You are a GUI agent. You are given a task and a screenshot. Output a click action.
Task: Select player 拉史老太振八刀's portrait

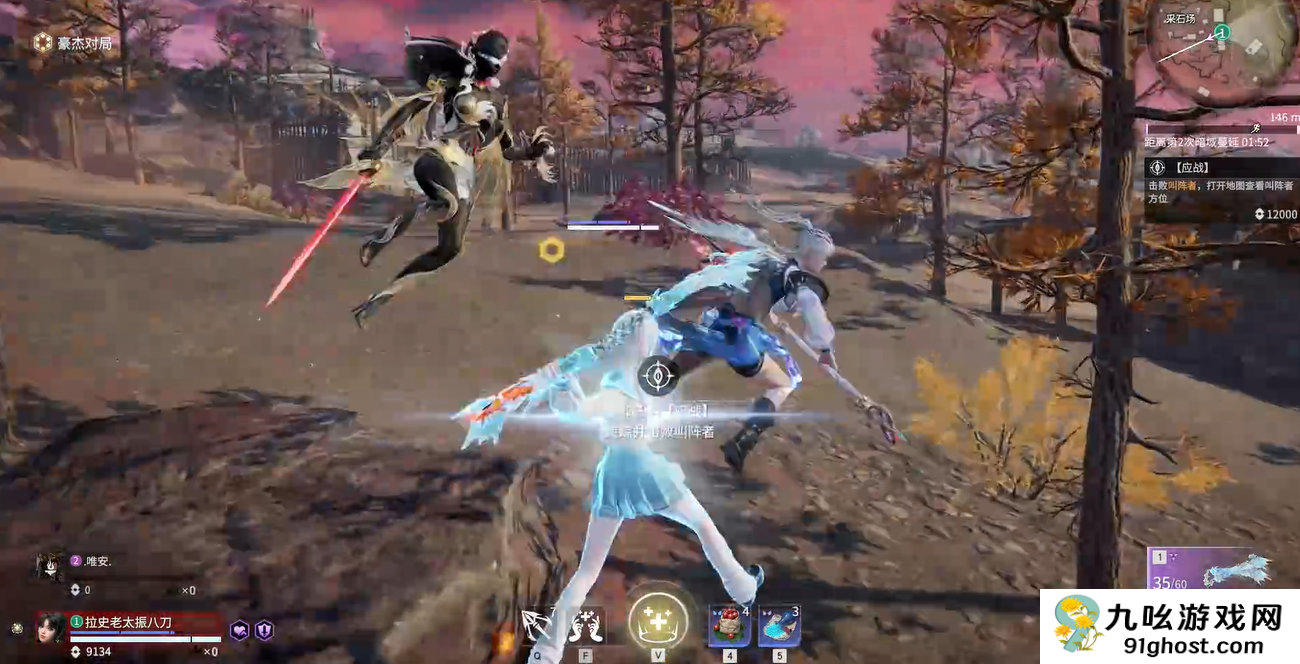pyautogui.click(x=52, y=628)
